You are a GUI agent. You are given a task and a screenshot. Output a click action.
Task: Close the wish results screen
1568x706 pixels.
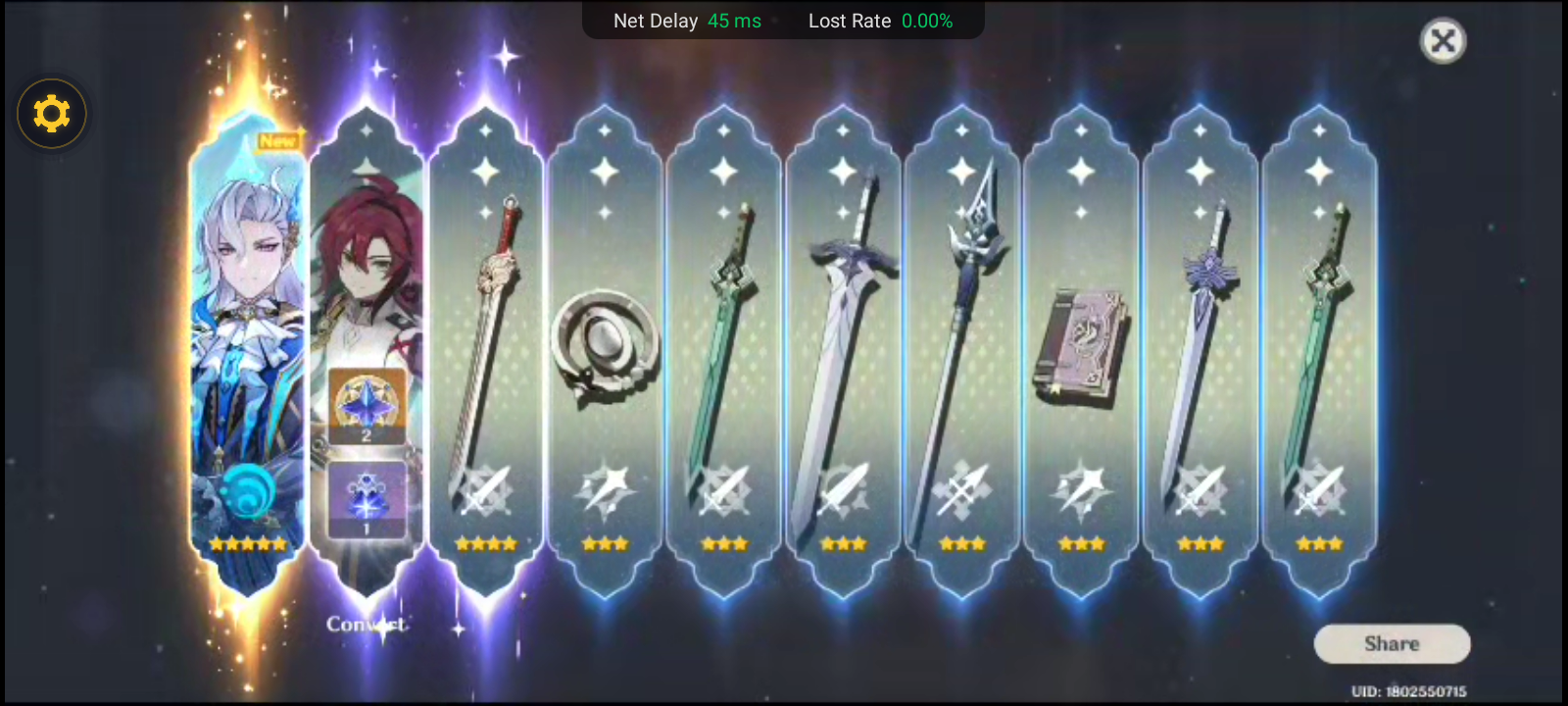pos(1442,41)
